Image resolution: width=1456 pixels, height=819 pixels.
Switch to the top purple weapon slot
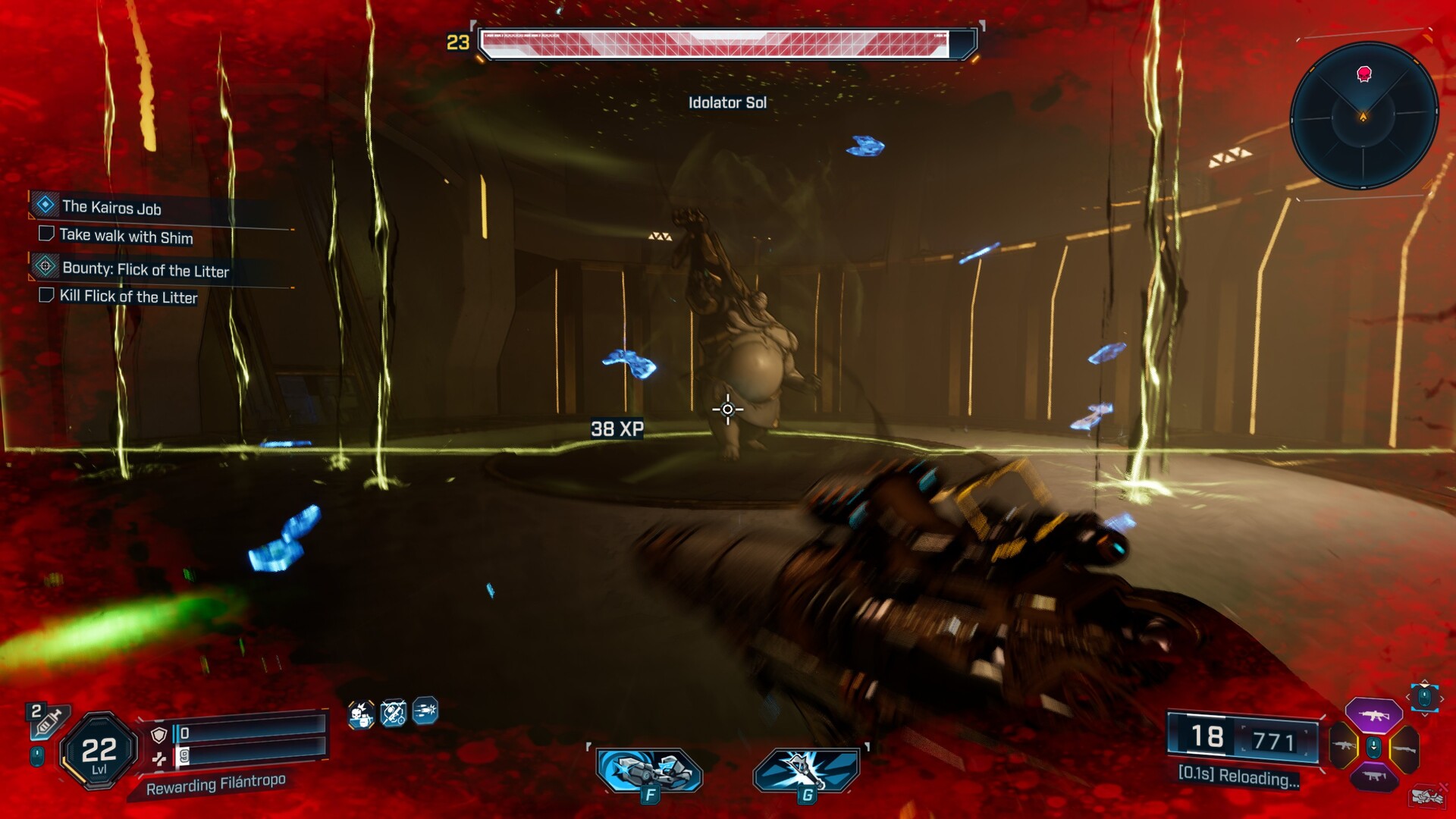[x=1373, y=715]
